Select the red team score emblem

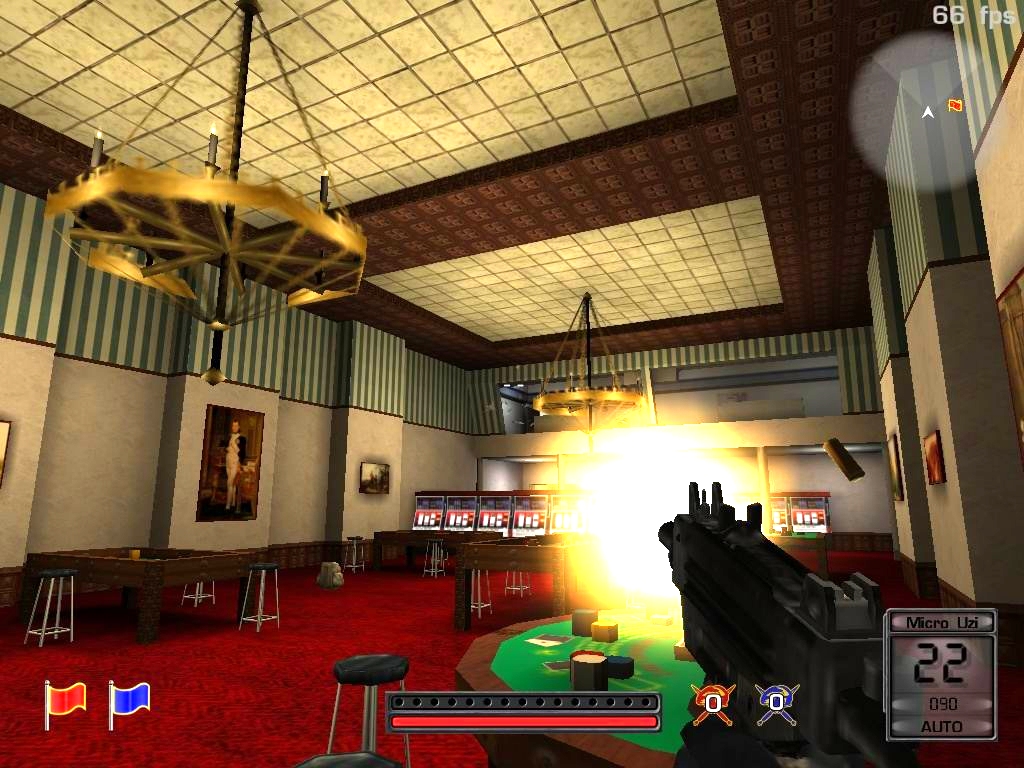coord(713,703)
